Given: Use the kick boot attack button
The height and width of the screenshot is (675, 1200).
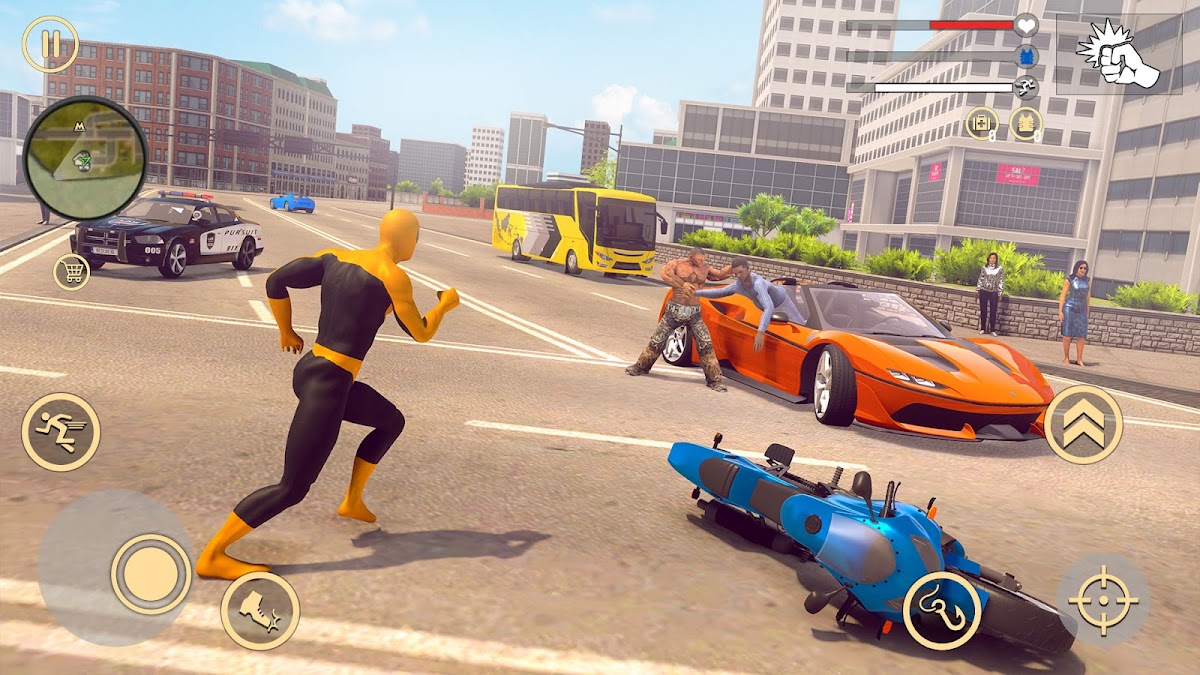Looking at the screenshot, I should click(x=260, y=610).
